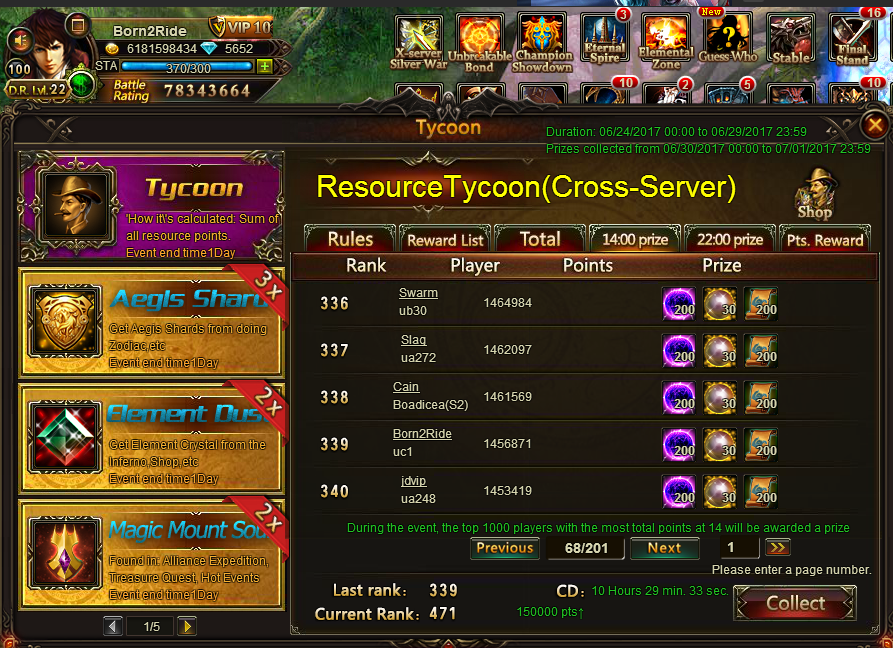
Task: Select the Element Dust event banner
Action: click(151, 437)
